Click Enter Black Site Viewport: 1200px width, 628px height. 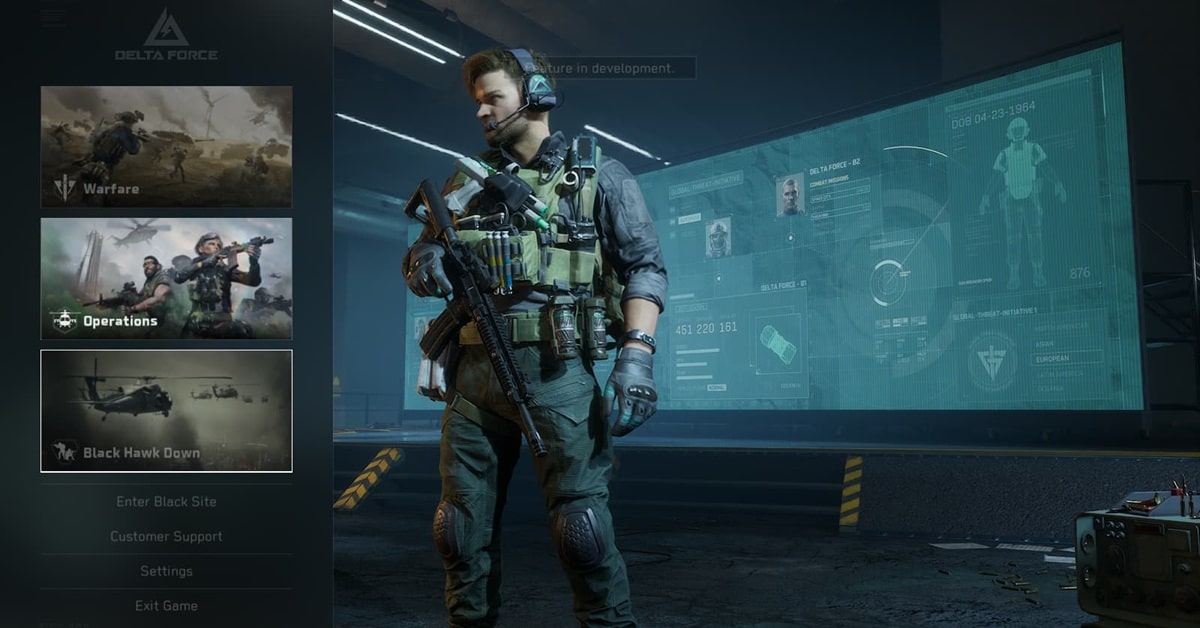[166, 502]
